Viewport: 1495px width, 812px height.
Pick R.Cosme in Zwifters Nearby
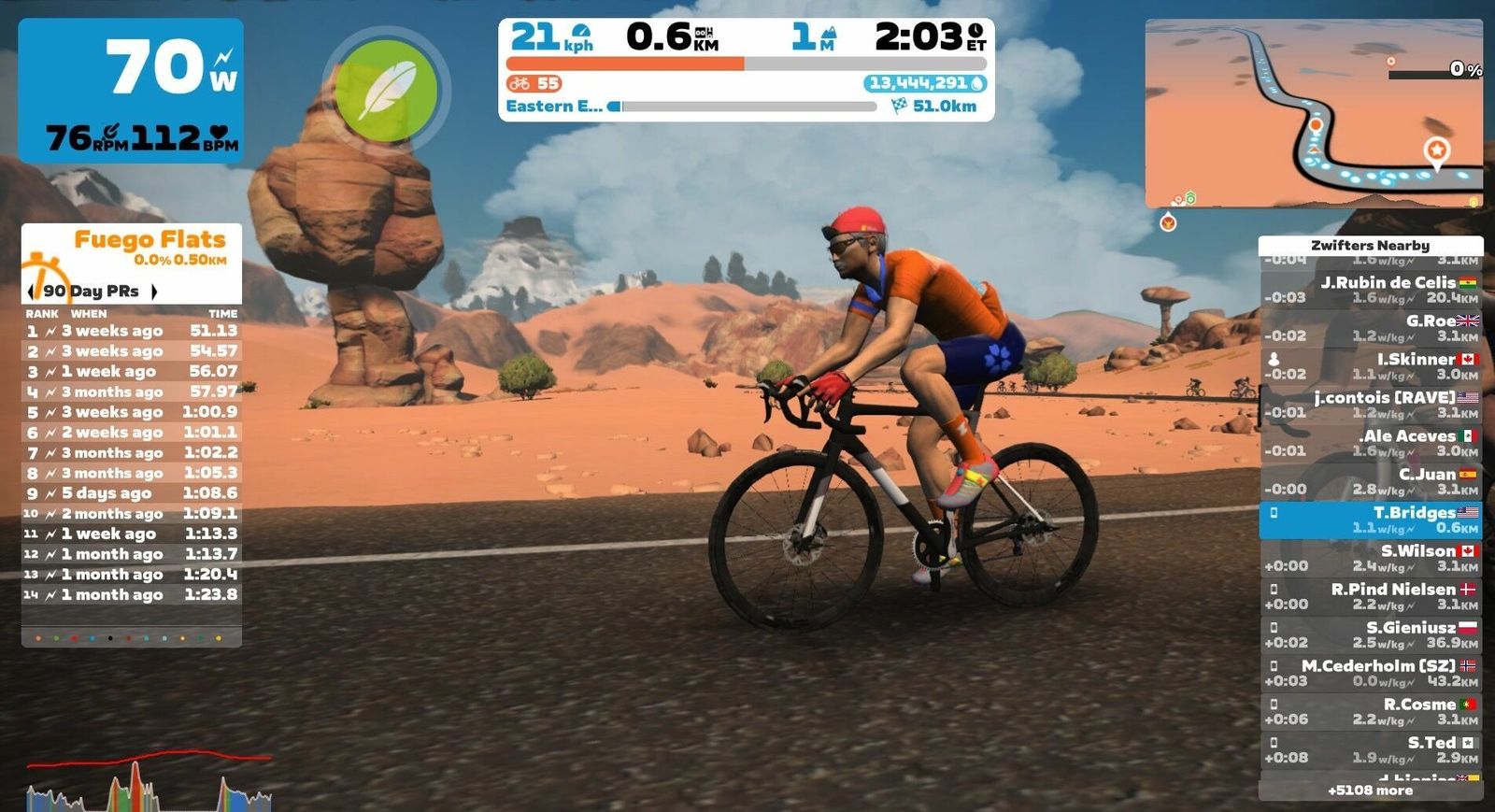coord(1371,711)
